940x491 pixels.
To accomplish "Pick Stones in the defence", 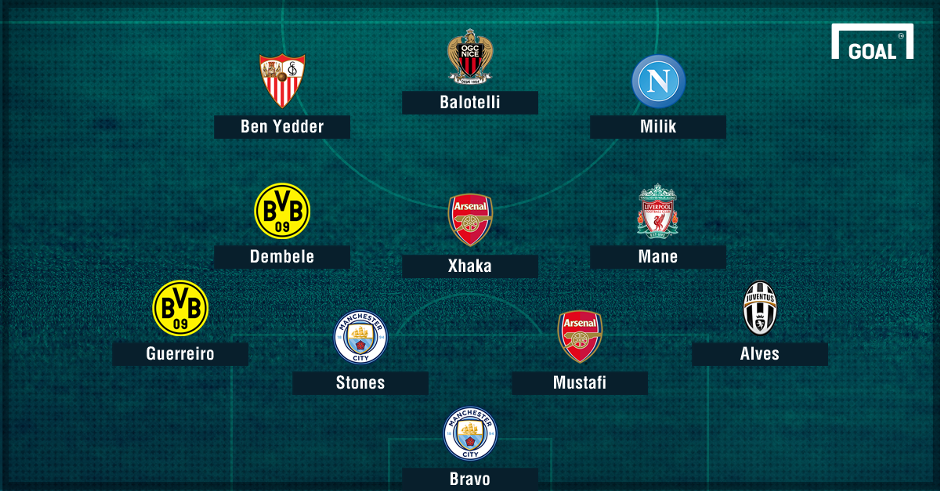I will (x=360, y=382).
